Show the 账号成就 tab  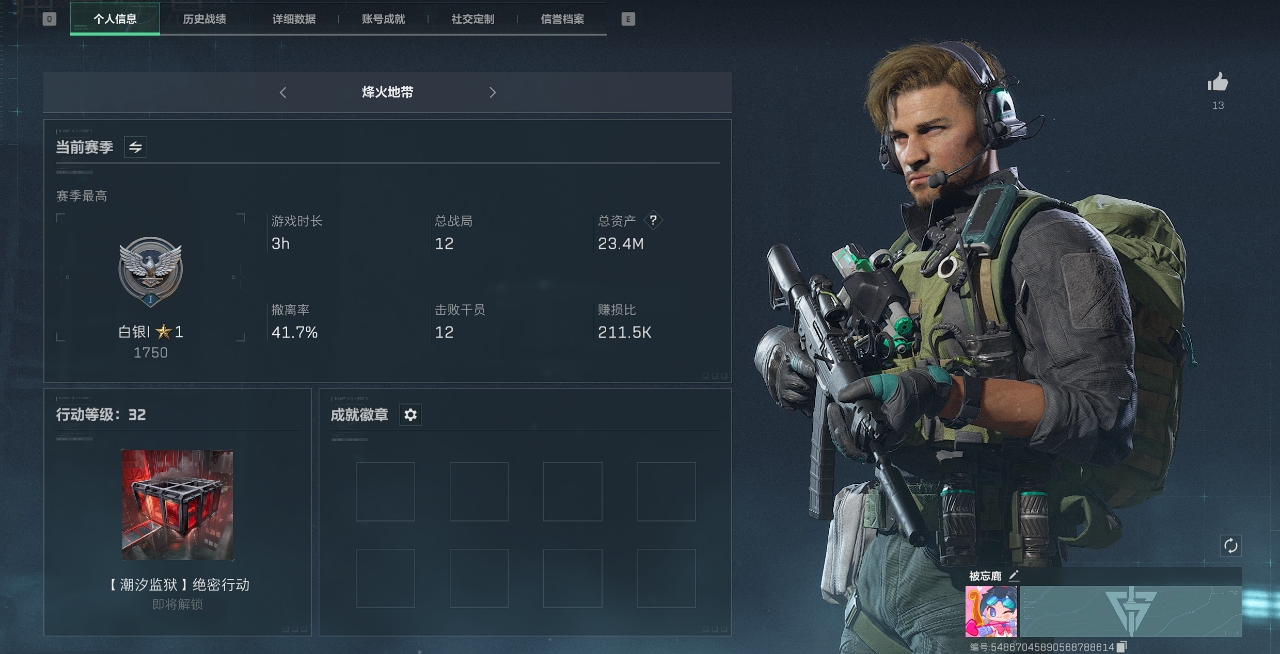(383, 19)
